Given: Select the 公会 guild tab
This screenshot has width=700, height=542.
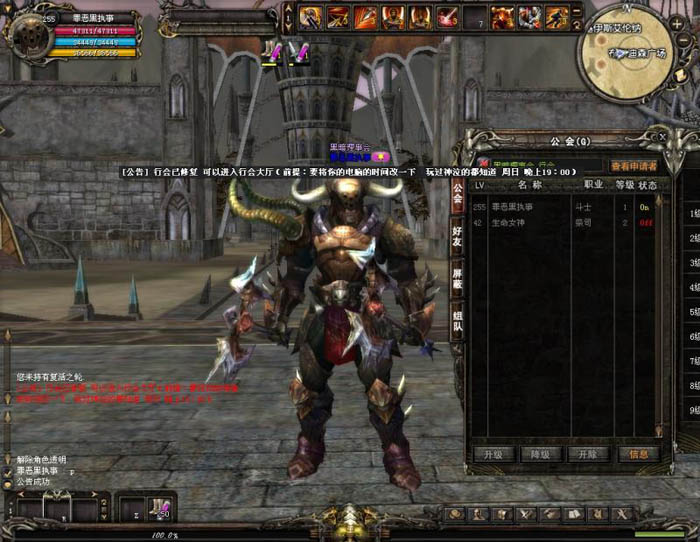Looking at the screenshot, I should [x=457, y=192].
